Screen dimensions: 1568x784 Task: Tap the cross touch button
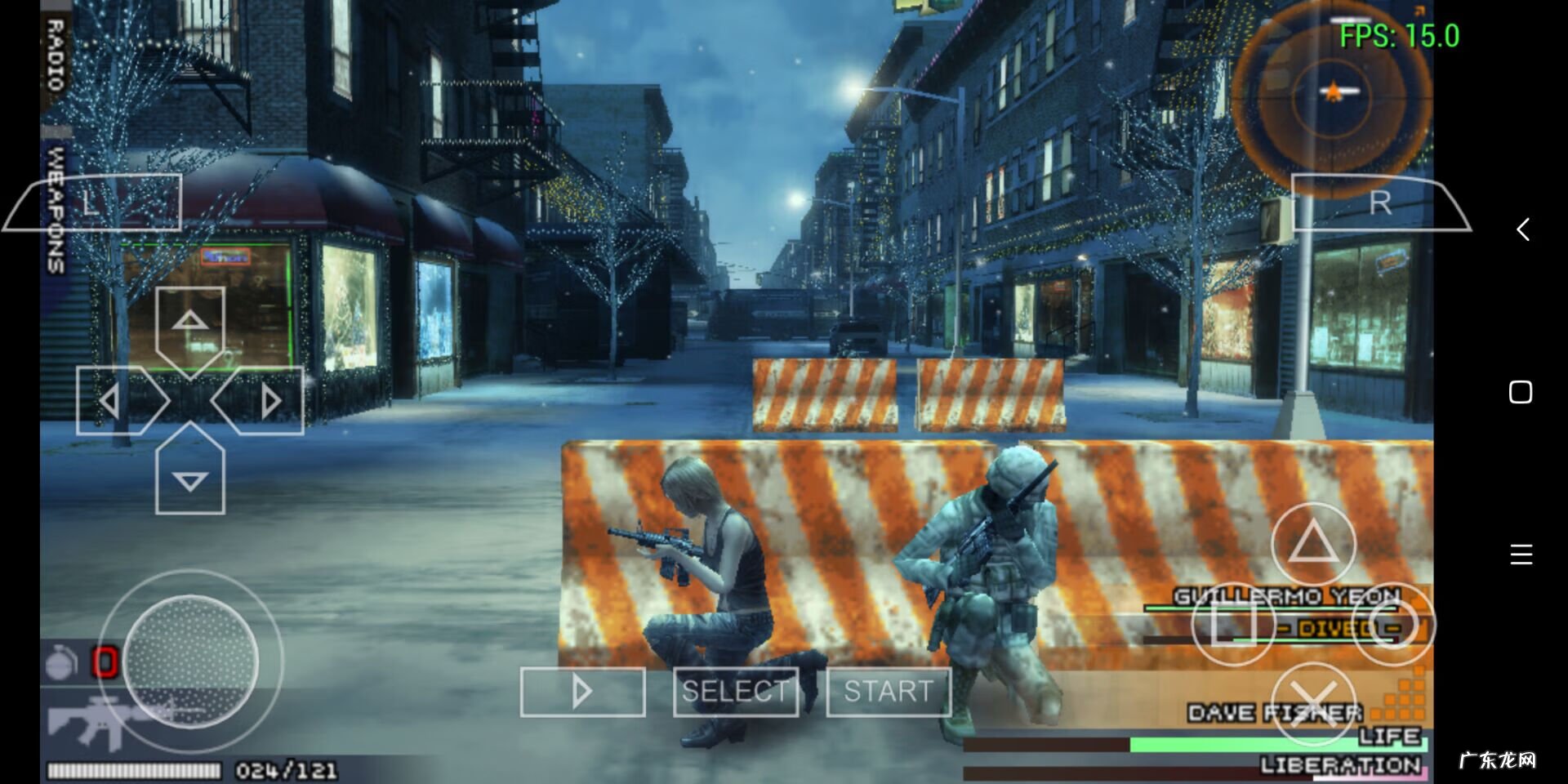click(x=1313, y=704)
